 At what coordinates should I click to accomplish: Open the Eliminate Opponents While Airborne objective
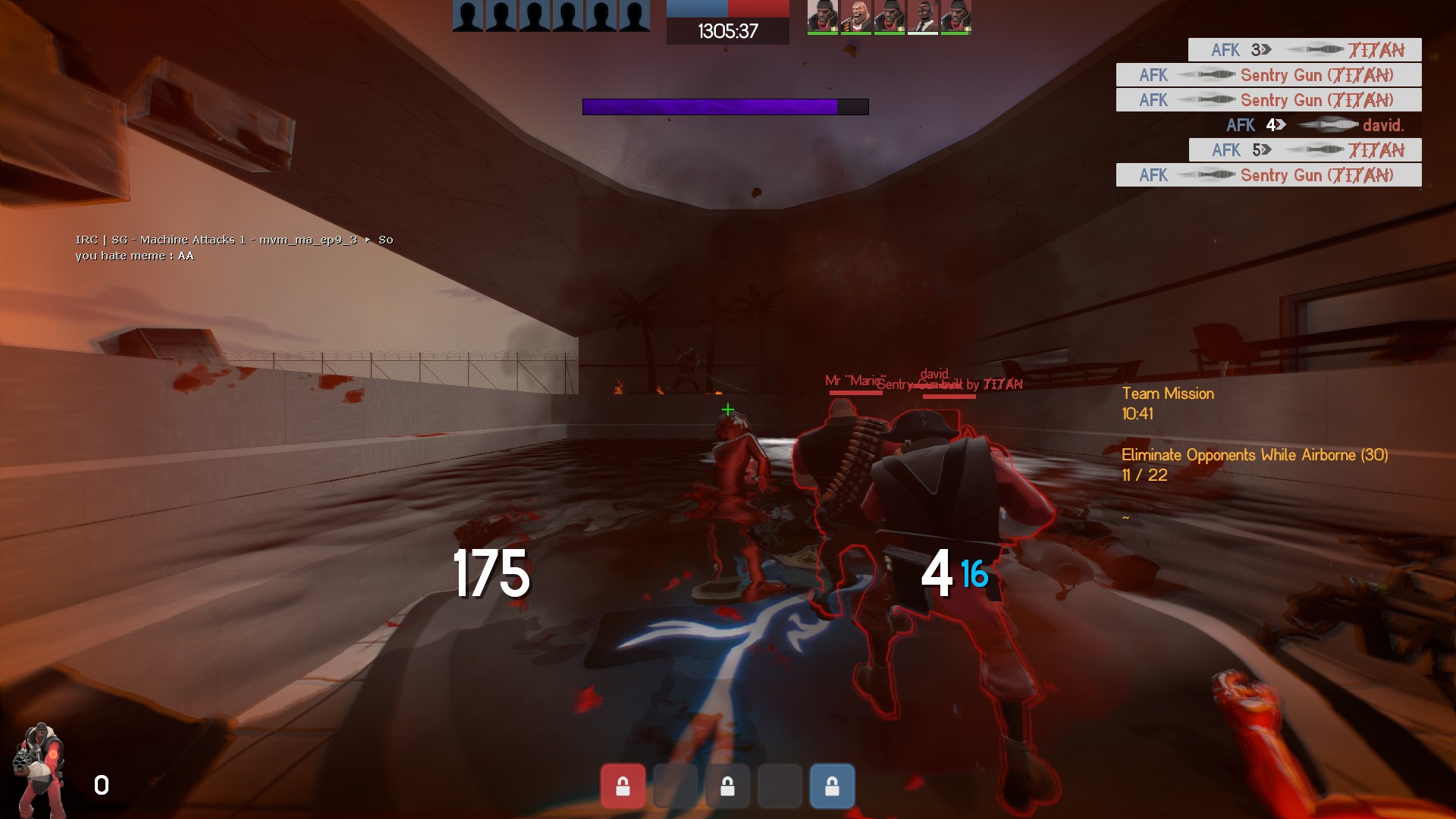1254,455
